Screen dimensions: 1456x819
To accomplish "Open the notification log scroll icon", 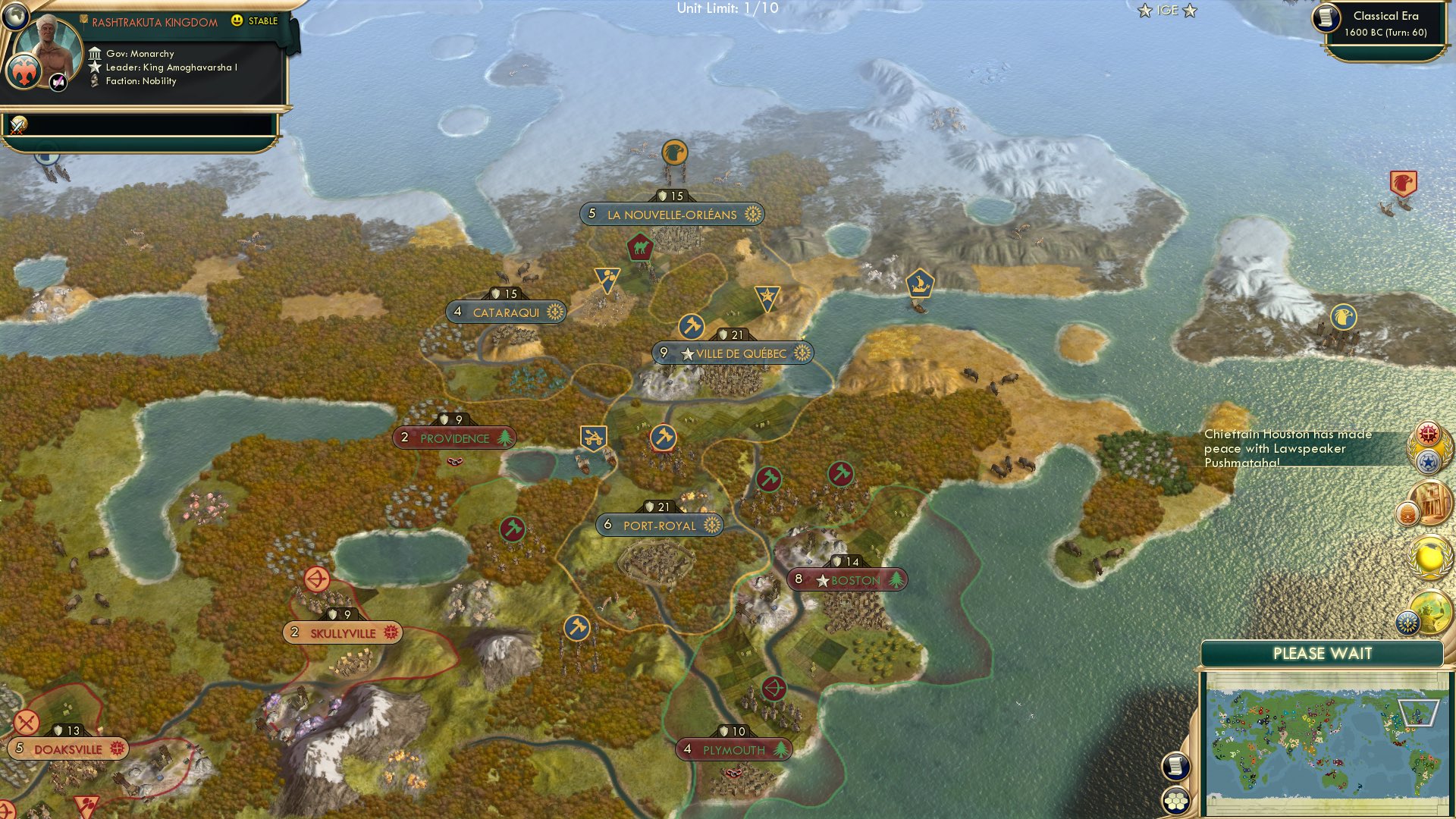I will click(x=1175, y=767).
